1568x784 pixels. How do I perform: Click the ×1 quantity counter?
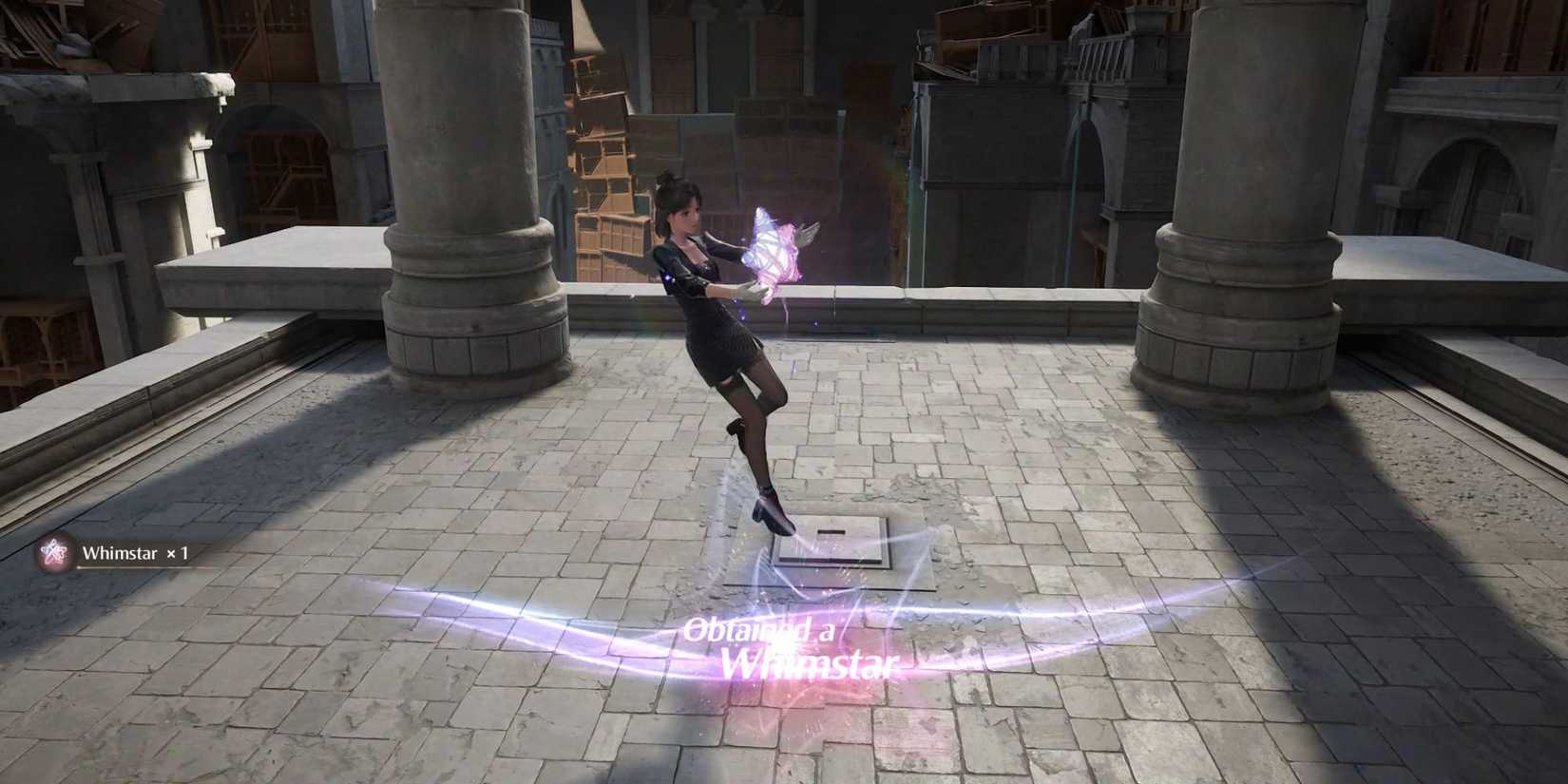point(179,551)
